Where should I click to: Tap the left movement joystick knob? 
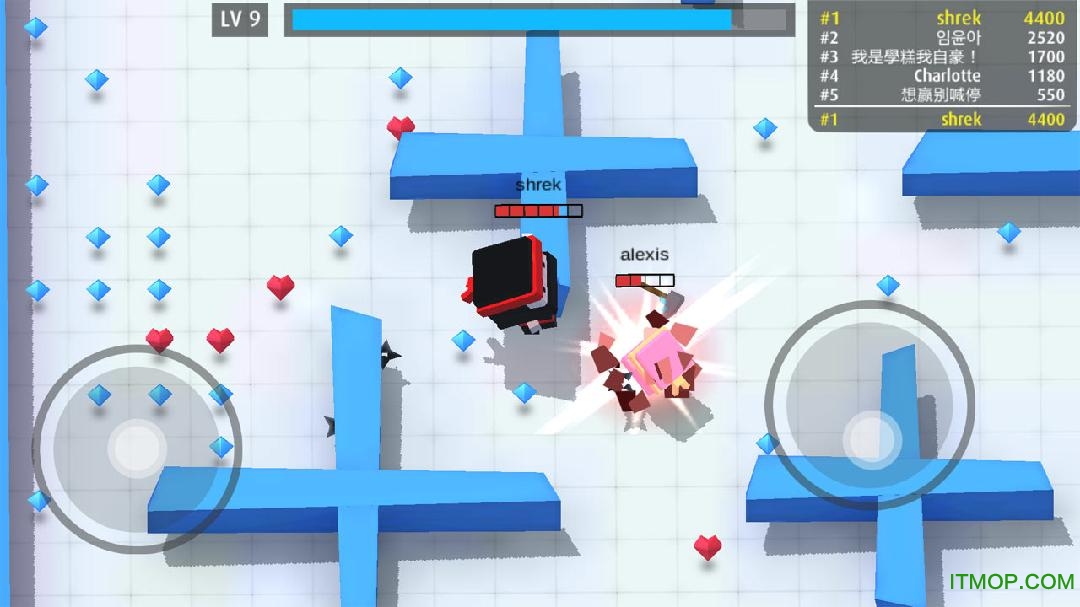point(136,448)
